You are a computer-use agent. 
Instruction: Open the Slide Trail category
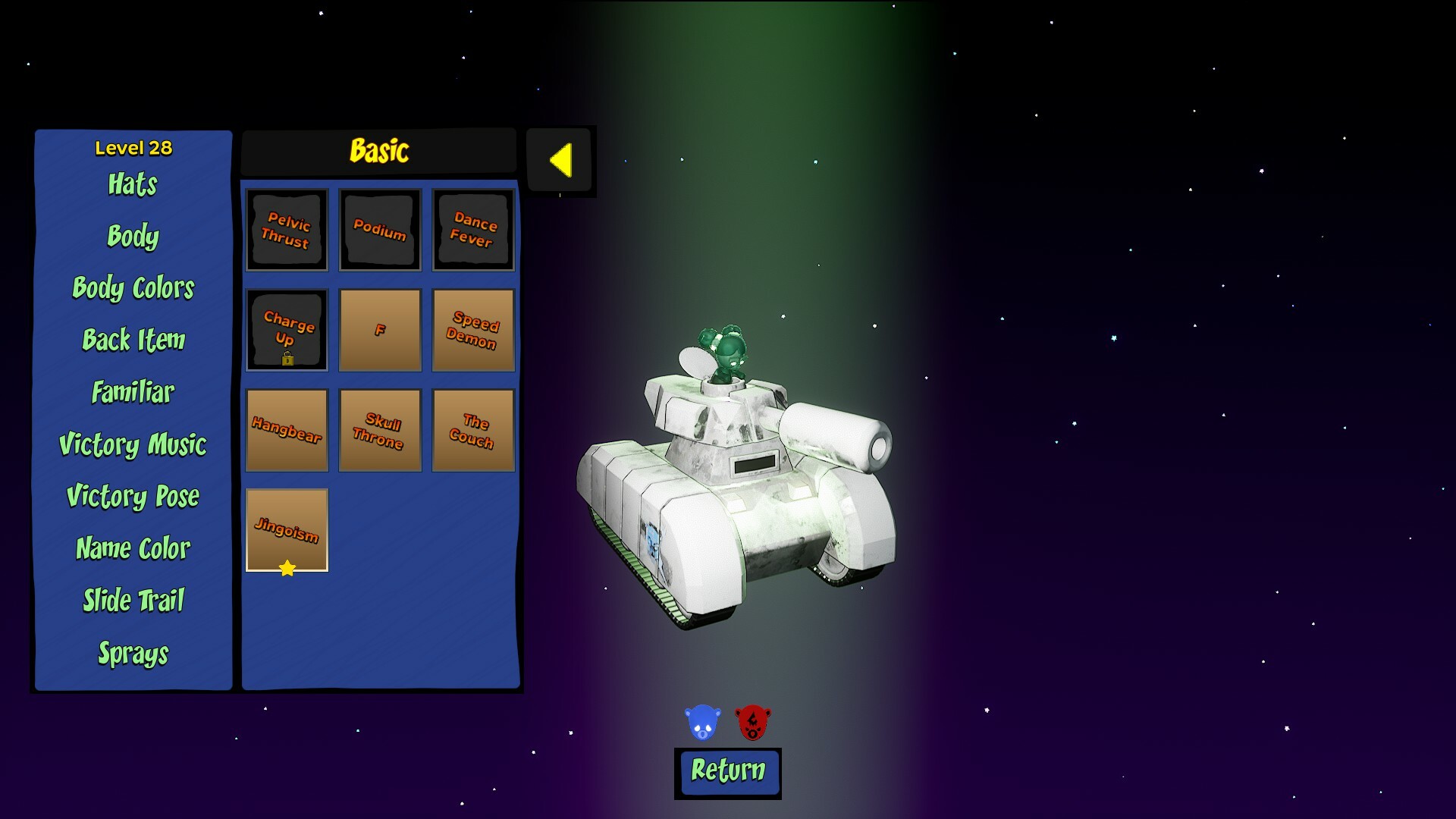pos(132,601)
